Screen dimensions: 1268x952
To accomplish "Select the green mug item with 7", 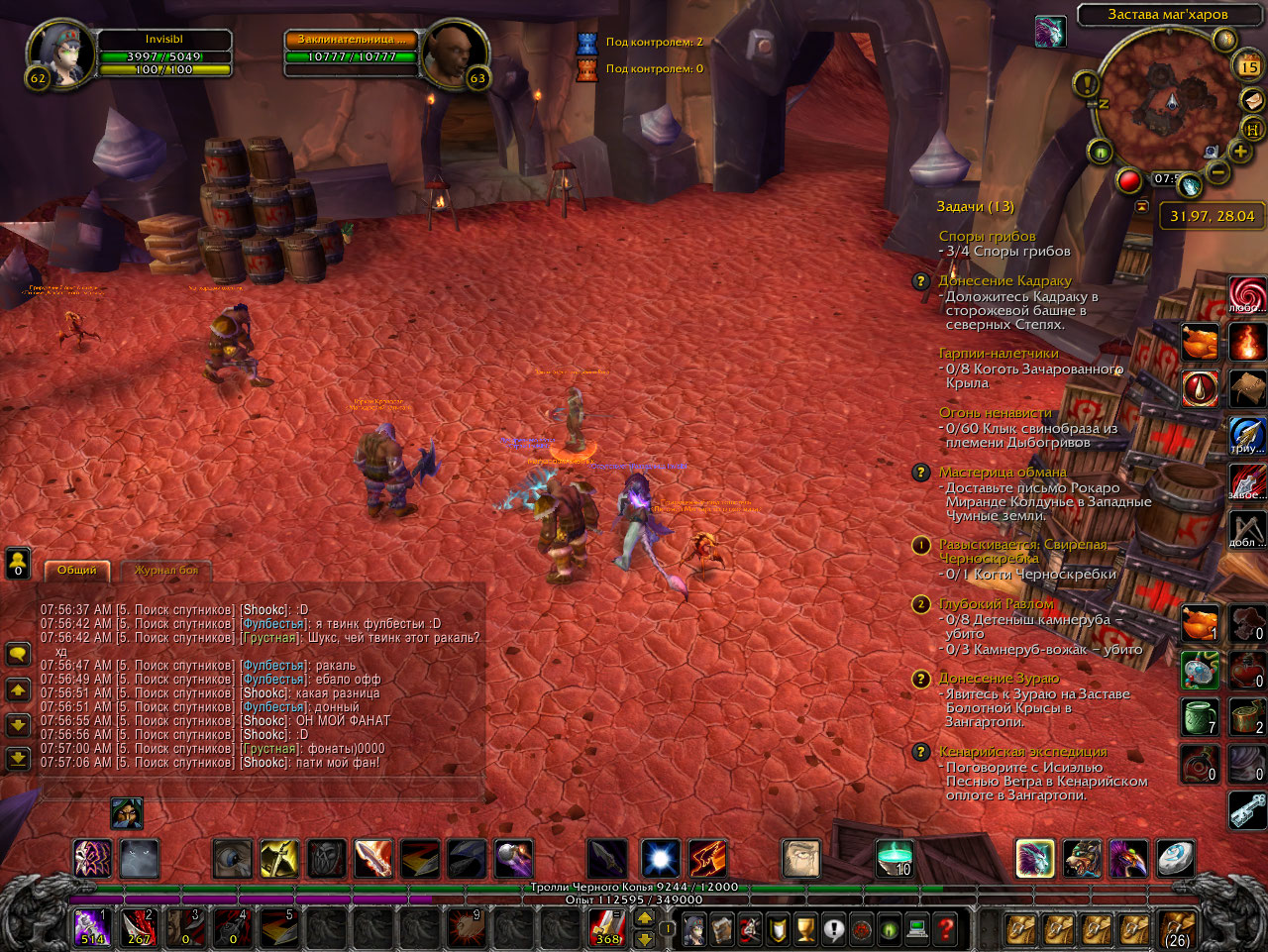I will [1199, 715].
